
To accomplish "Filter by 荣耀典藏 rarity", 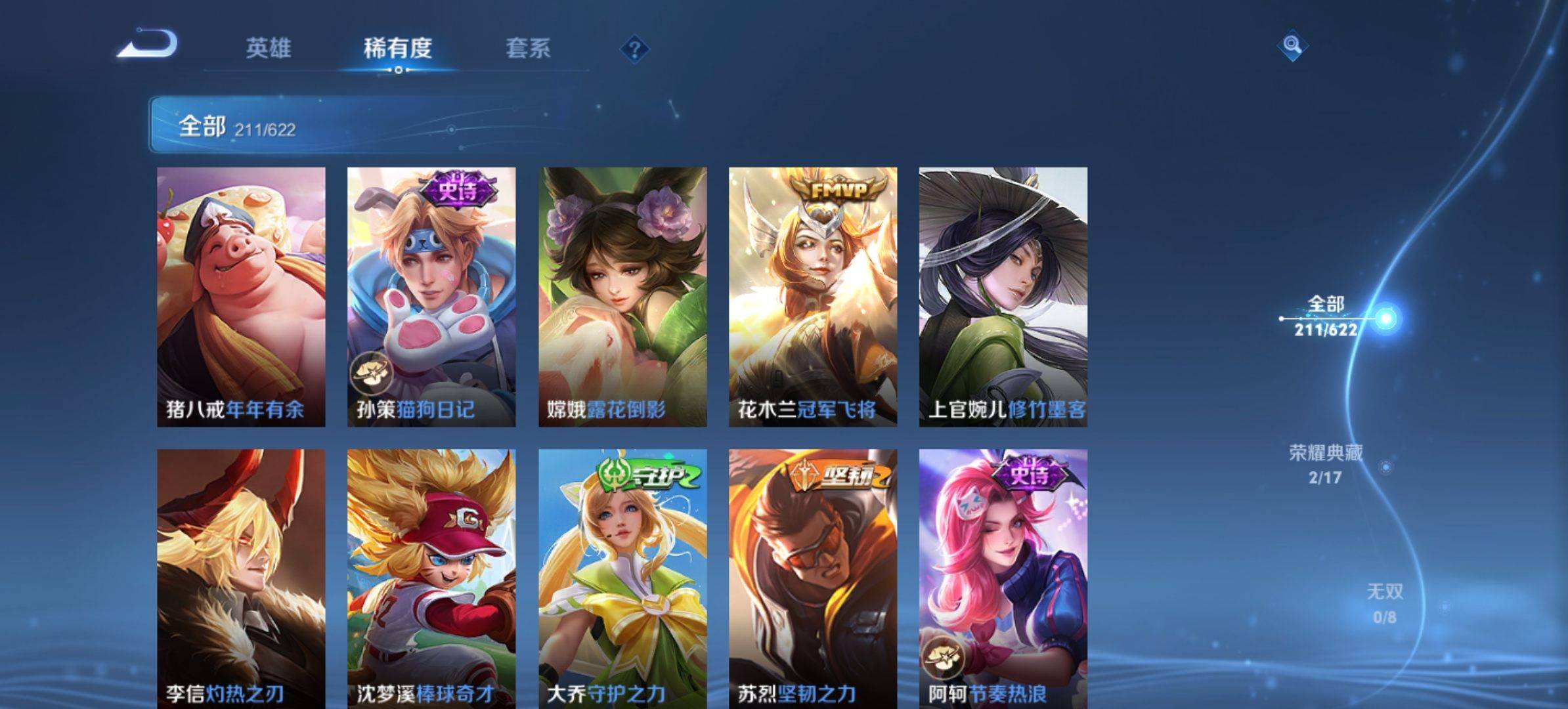I will (1325, 463).
